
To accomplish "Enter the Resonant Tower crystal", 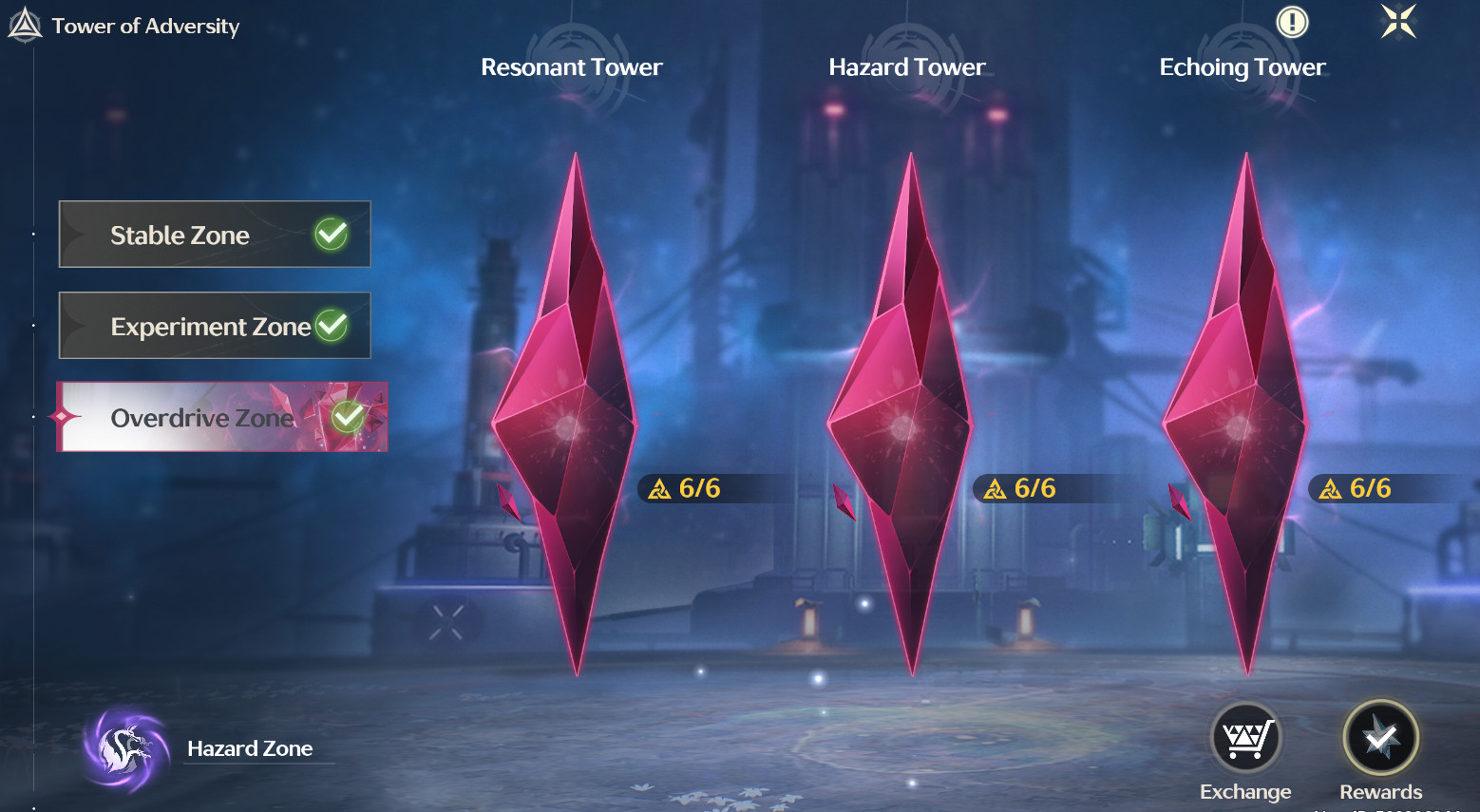I will [x=568, y=418].
